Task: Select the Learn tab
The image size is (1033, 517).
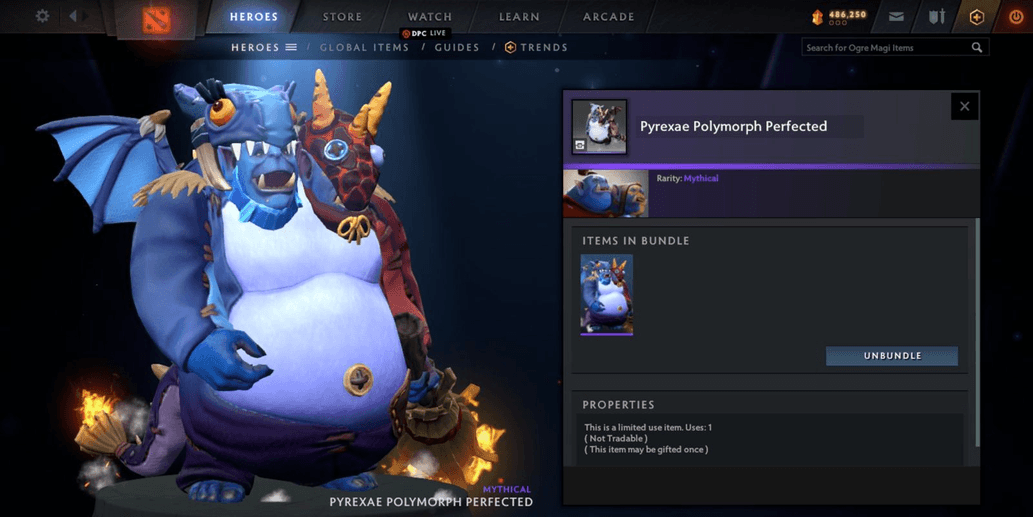Action: (x=519, y=17)
